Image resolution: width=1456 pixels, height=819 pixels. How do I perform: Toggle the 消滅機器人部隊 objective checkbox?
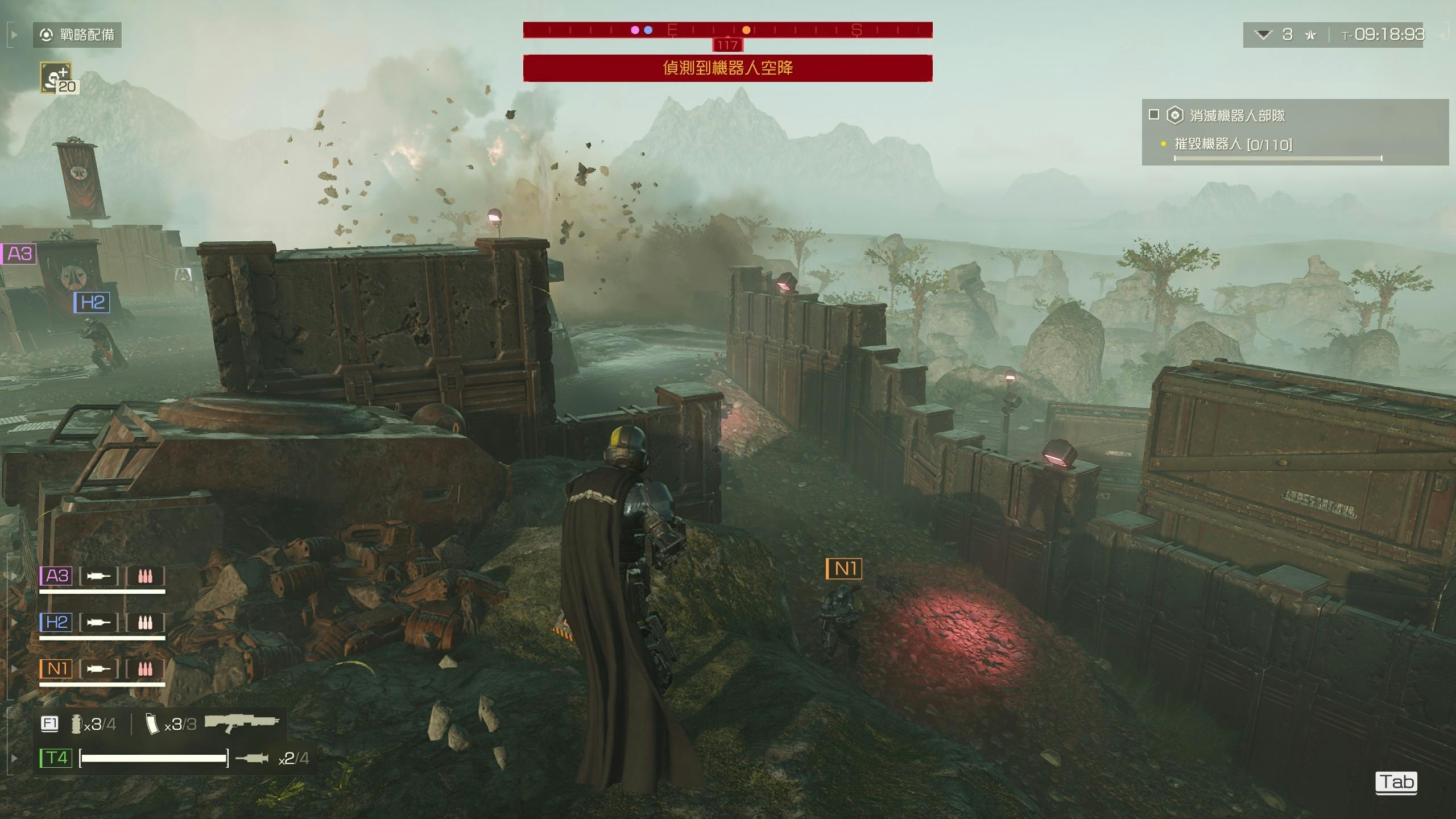[1154, 115]
